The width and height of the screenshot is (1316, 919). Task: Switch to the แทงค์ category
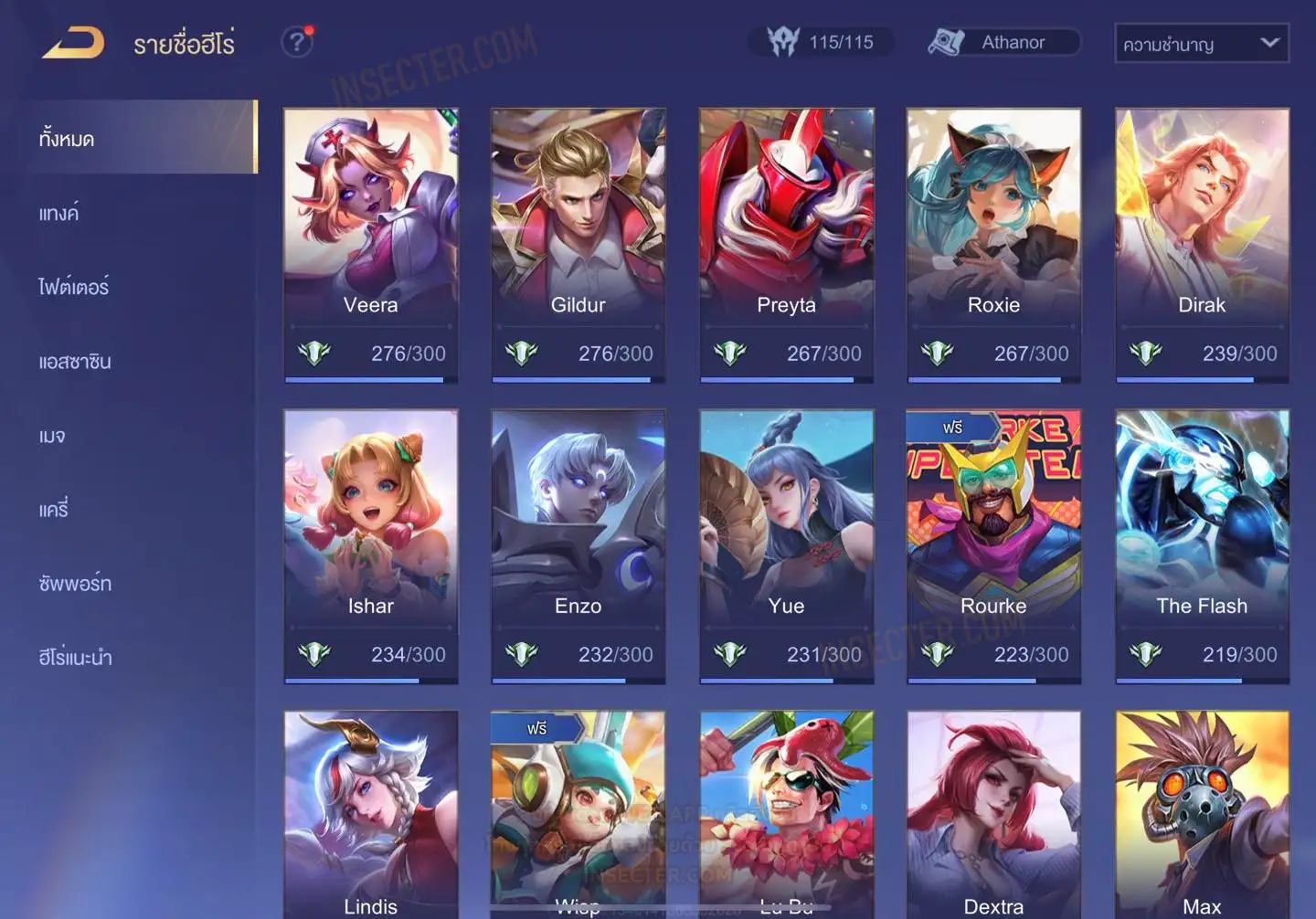[x=58, y=214]
